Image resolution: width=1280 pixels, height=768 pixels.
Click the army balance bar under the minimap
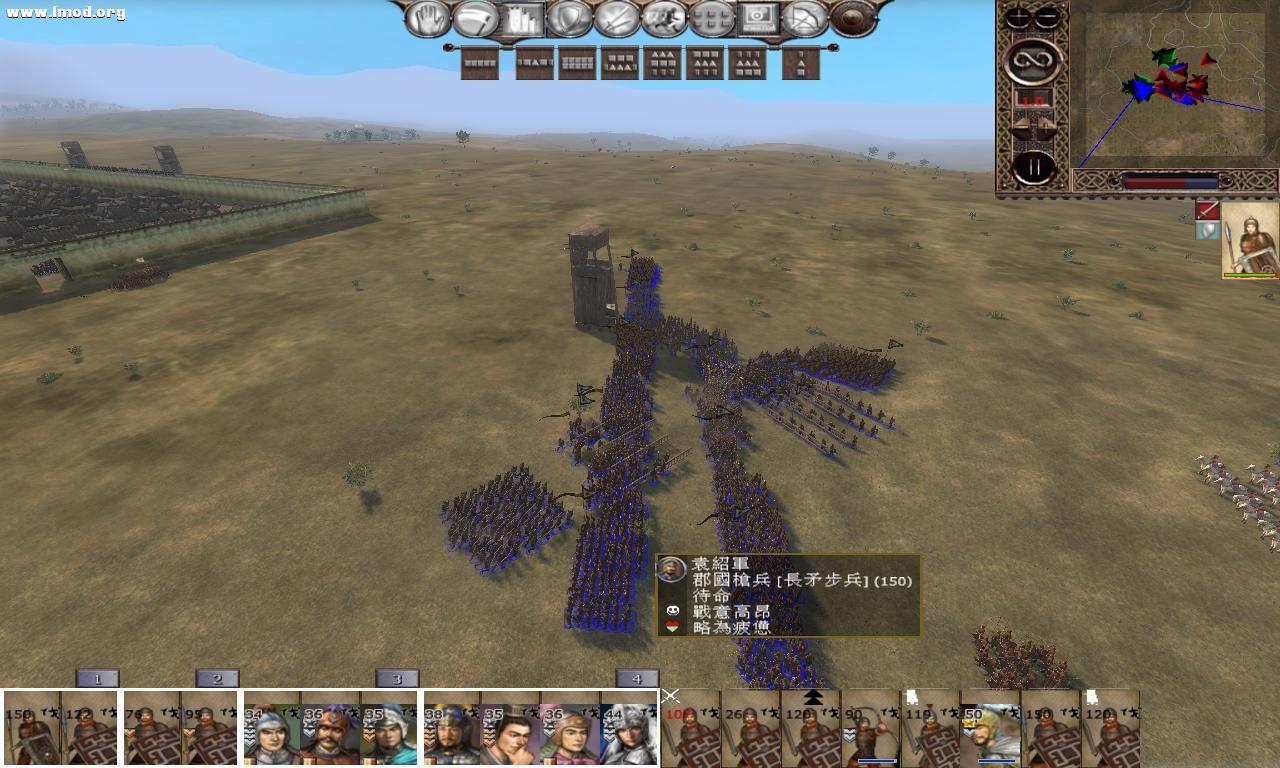point(1170,180)
